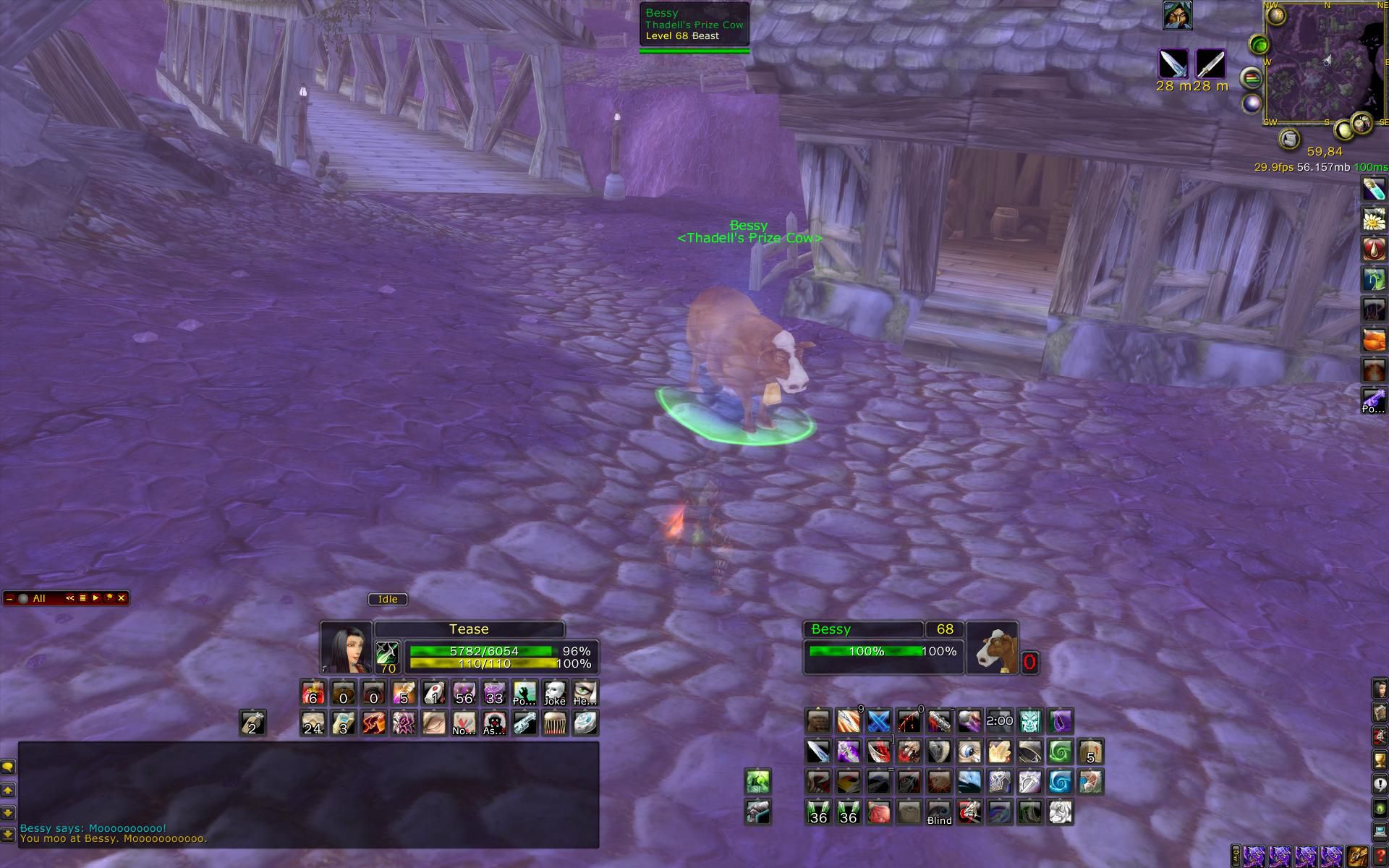Click the Idle status label

(388, 599)
